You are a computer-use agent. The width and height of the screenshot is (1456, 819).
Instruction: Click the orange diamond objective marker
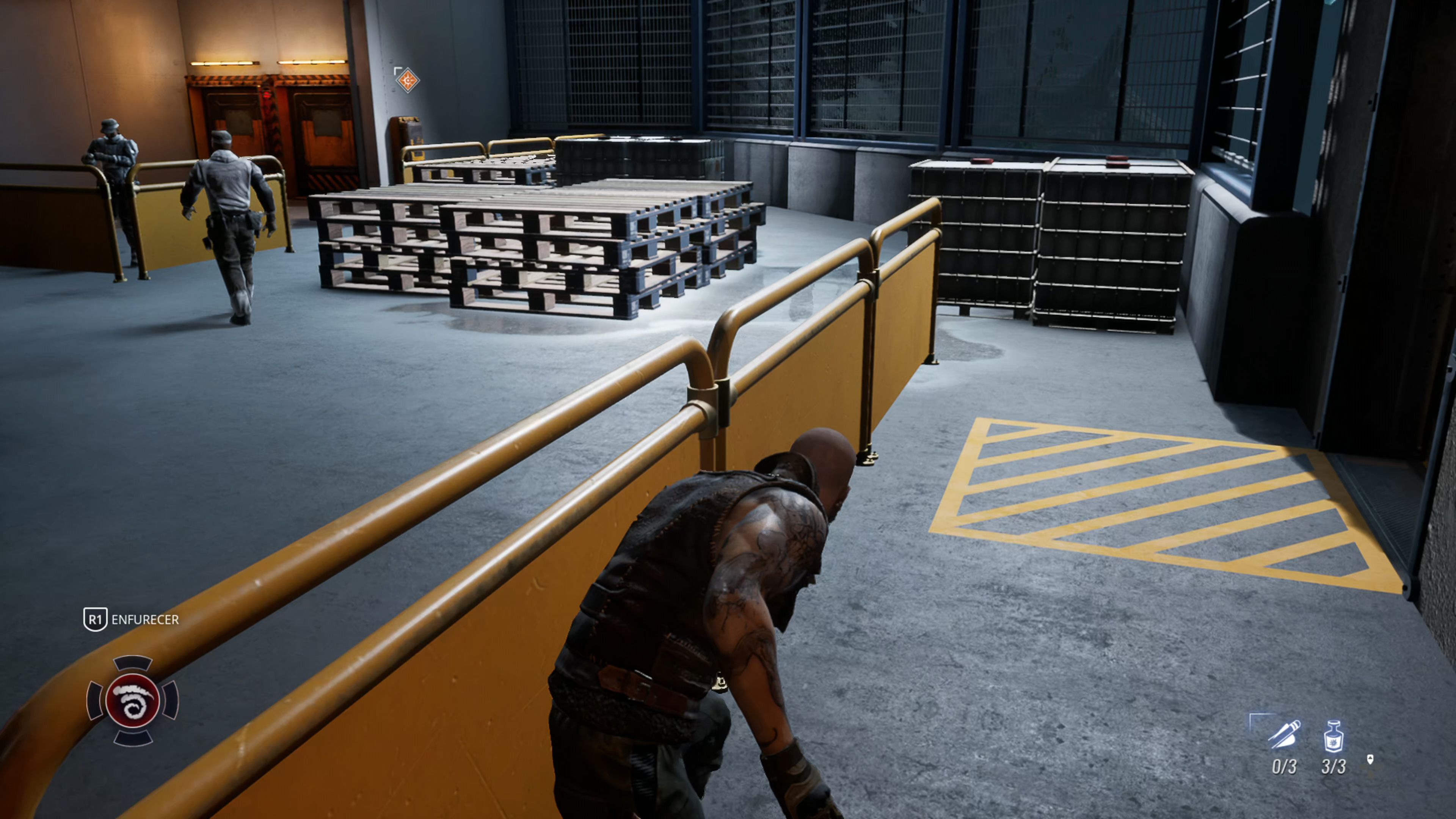point(407,80)
